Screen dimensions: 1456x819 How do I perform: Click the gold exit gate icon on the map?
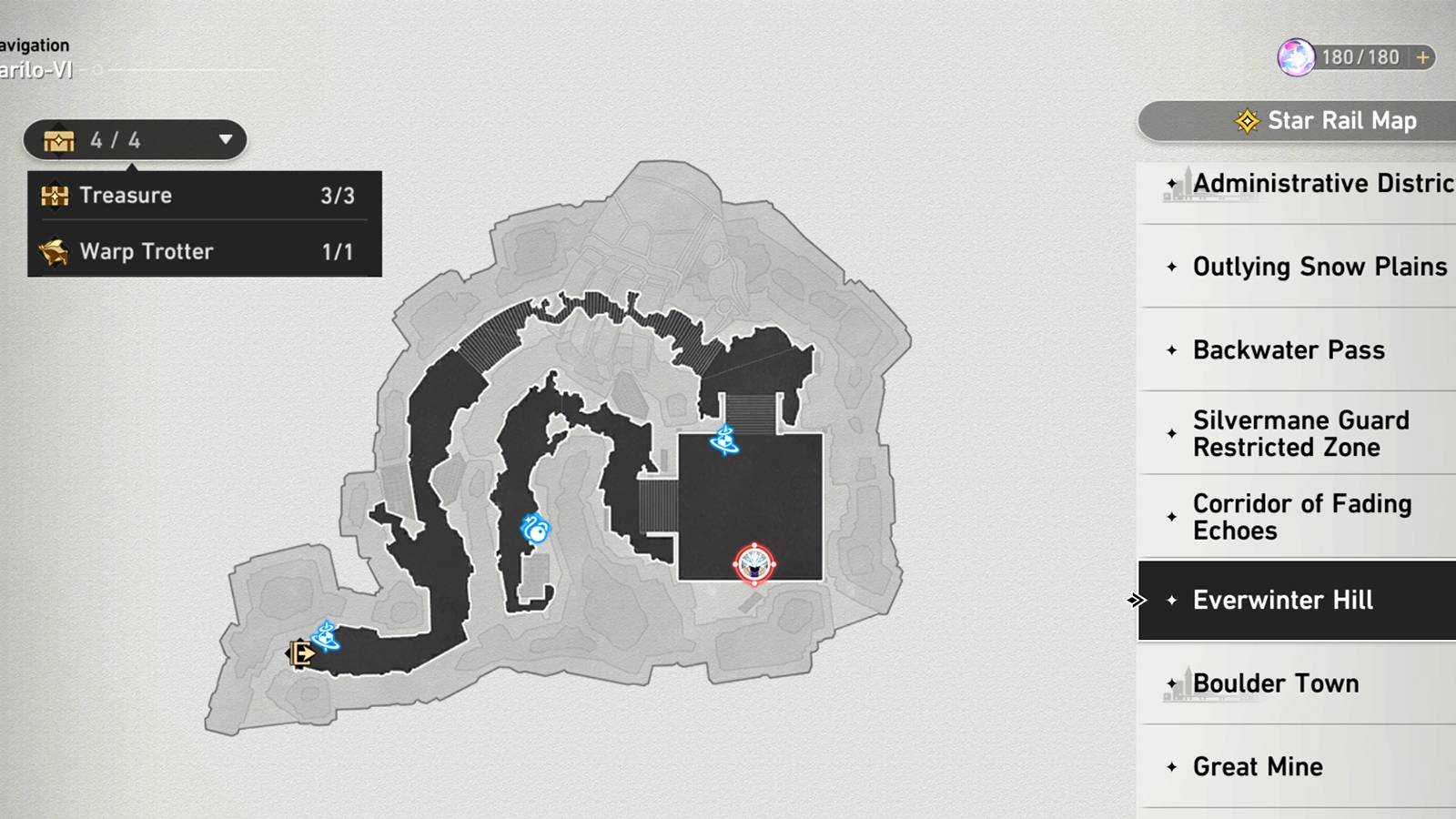coord(300,653)
